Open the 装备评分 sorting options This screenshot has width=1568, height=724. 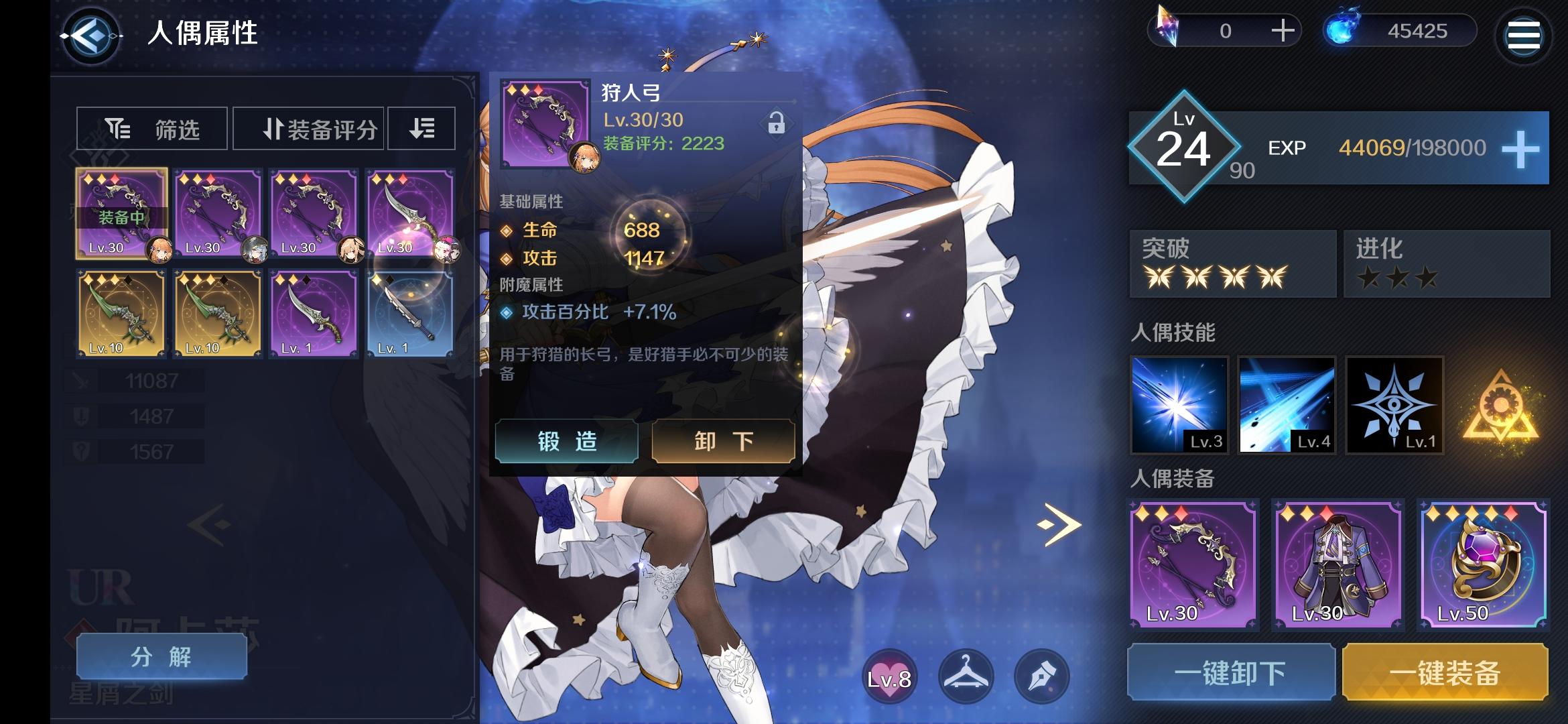[308, 128]
